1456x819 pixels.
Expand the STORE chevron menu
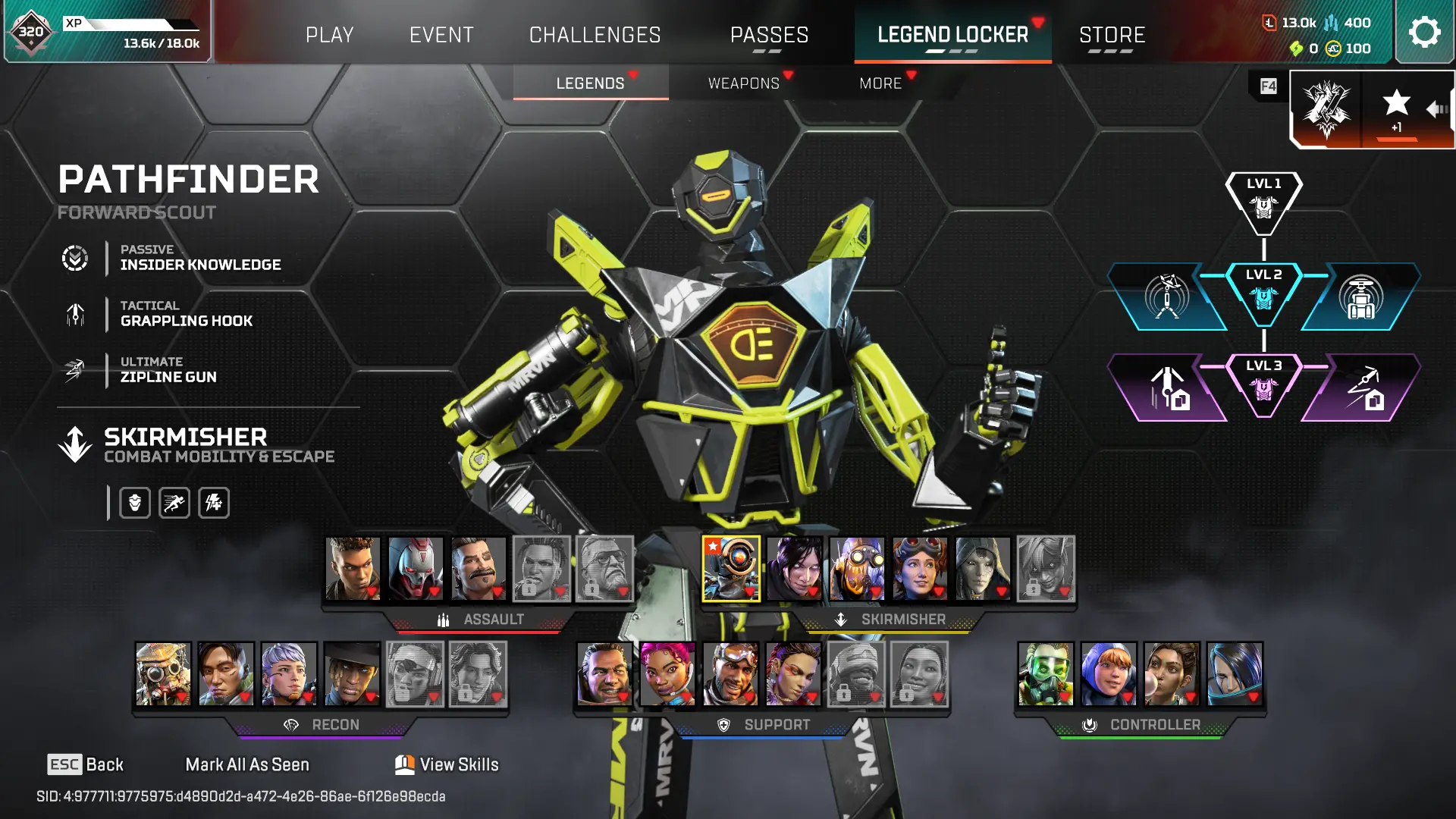pyautogui.click(x=1112, y=35)
